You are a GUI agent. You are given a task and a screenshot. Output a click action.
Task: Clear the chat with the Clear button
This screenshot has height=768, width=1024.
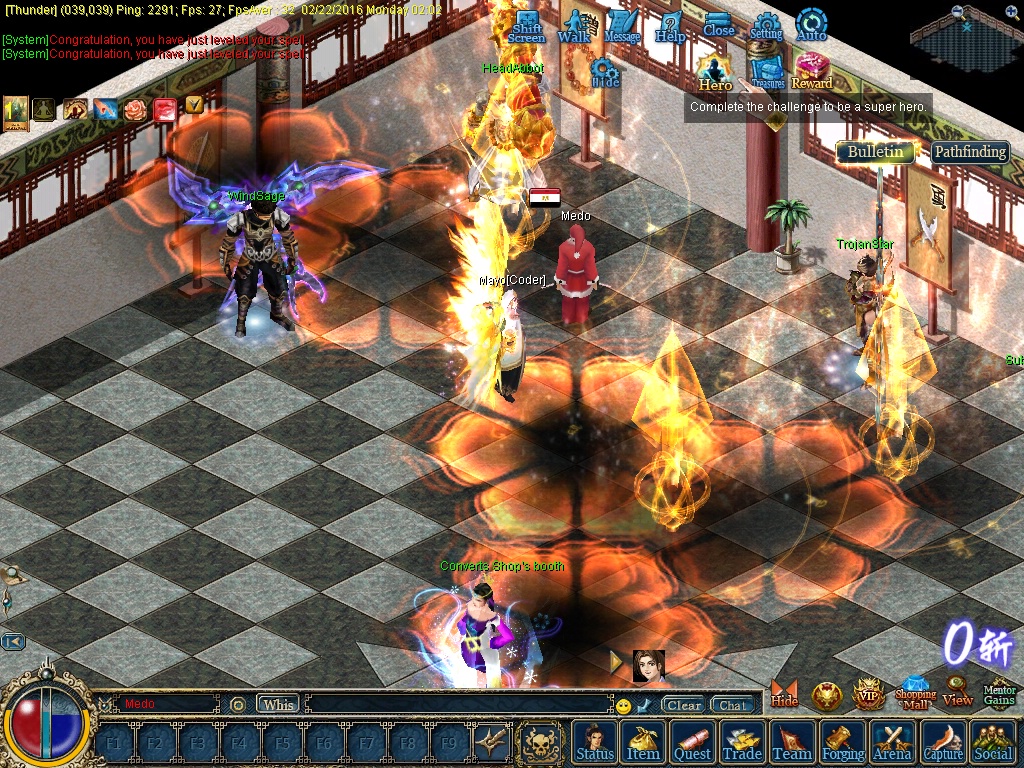(685, 705)
